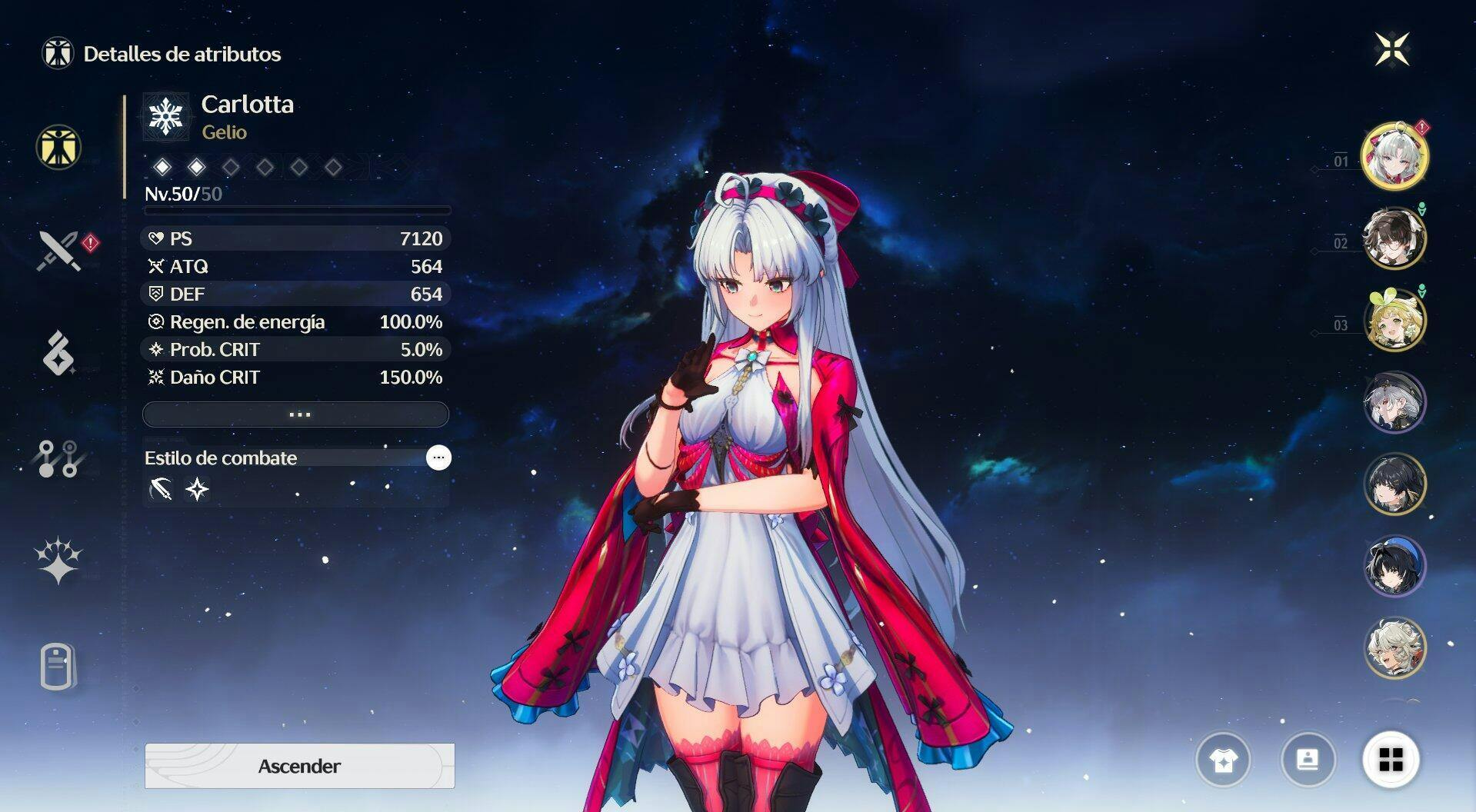
Task: Open the Echoes tab
Action: (x=58, y=354)
